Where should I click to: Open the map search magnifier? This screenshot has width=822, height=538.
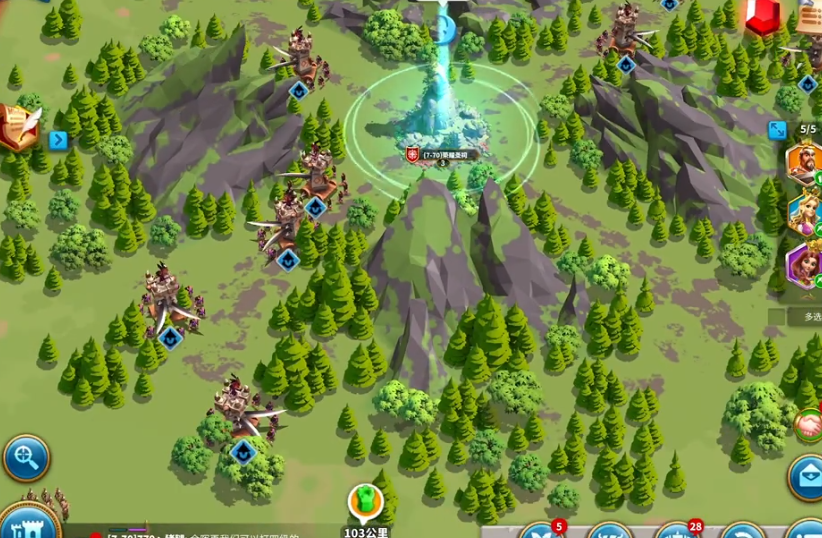(25, 458)
